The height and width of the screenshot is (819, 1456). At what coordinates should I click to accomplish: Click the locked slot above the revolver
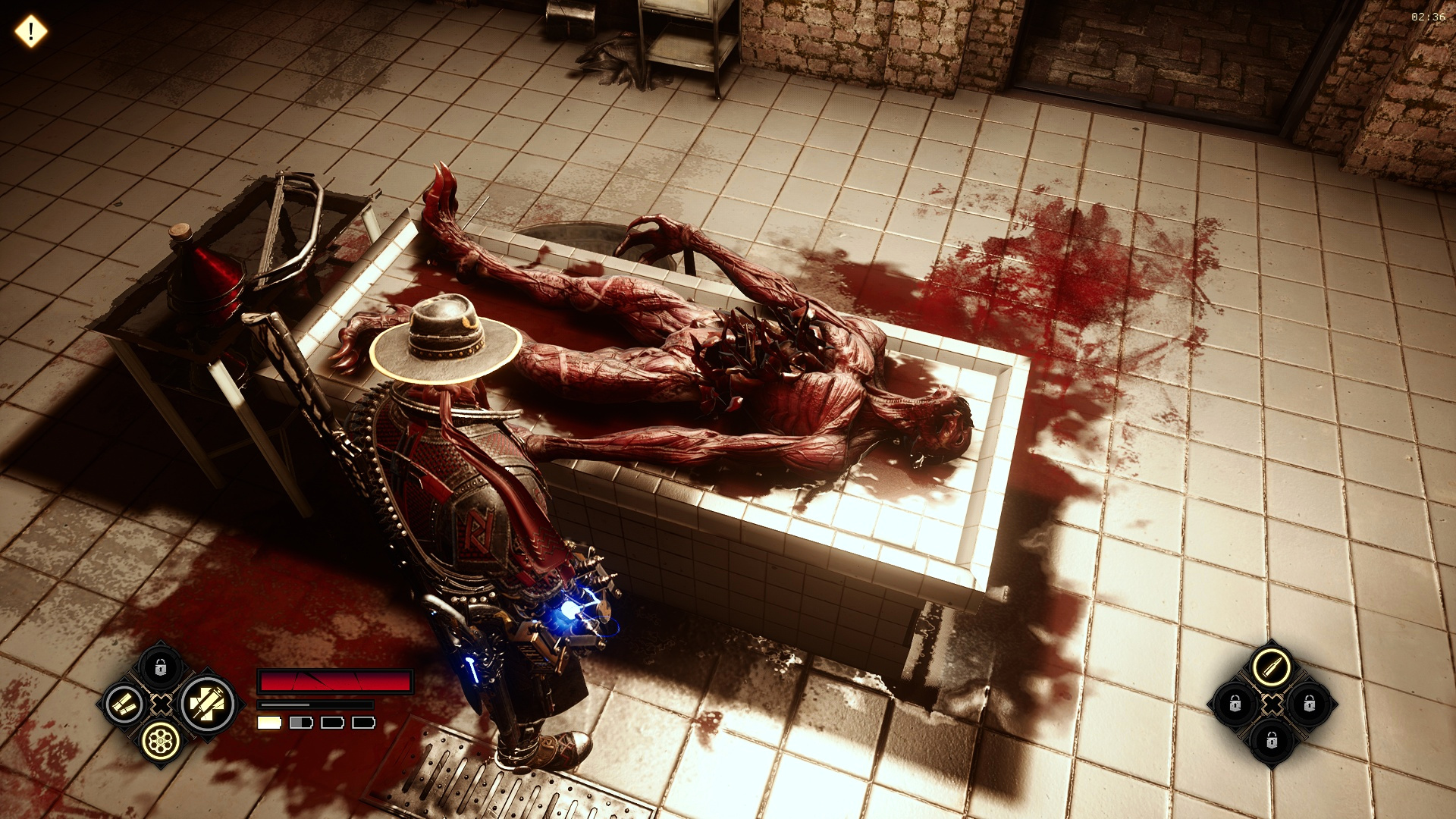click(x=160, y=668)
